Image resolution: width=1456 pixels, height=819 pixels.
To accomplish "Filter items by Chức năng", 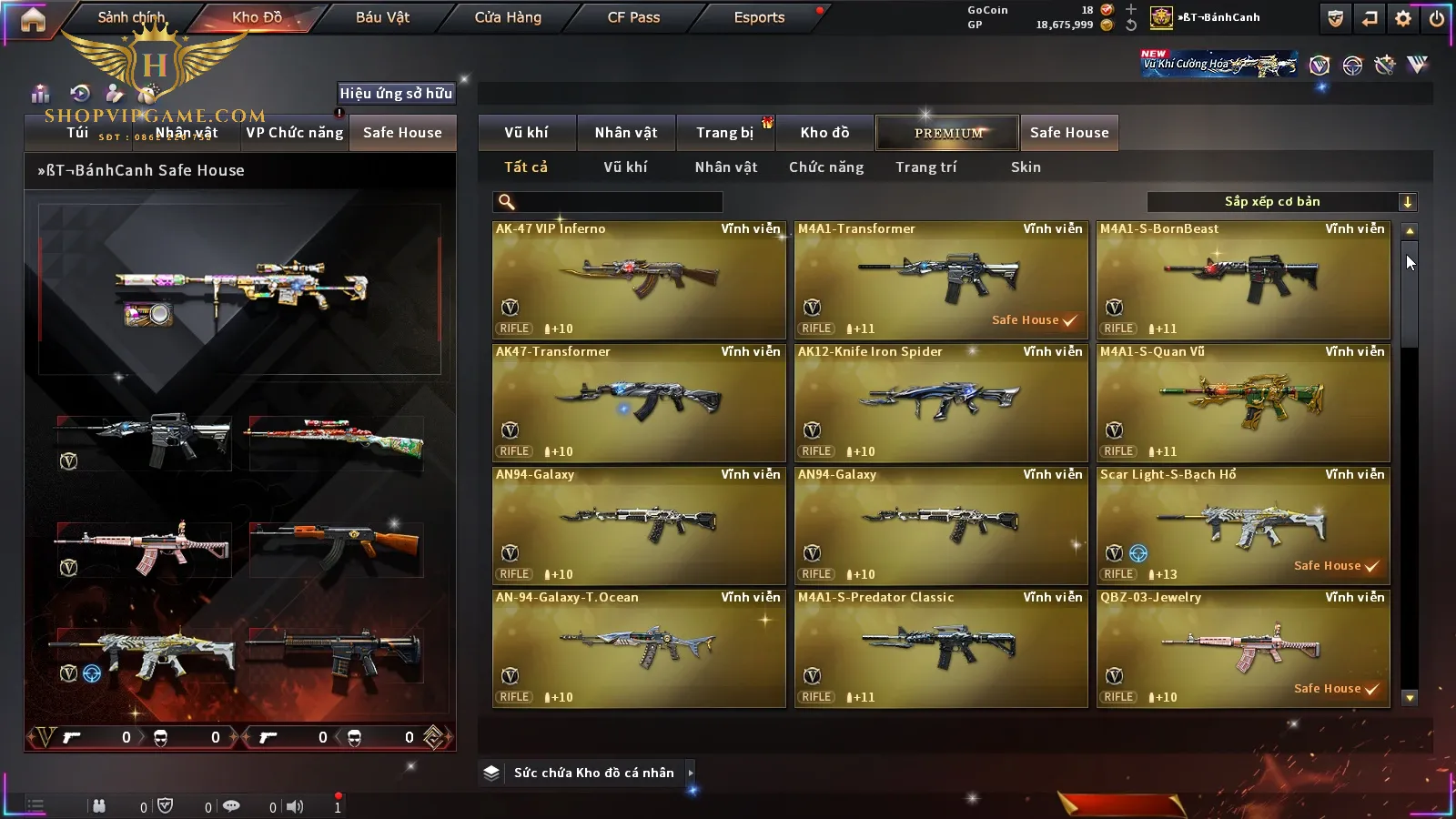I will click(826, 167).
